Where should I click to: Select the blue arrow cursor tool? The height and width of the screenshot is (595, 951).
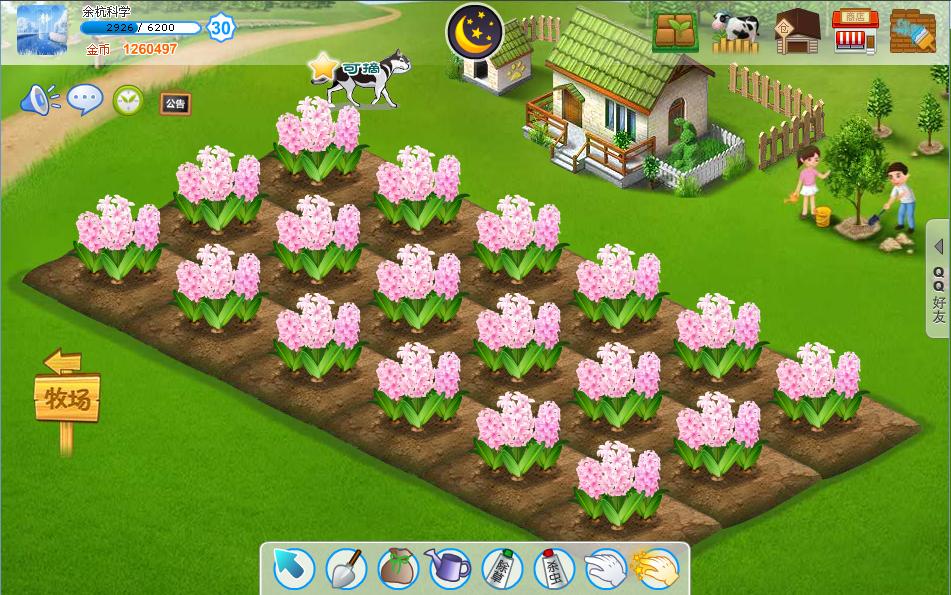pos(294,569)
